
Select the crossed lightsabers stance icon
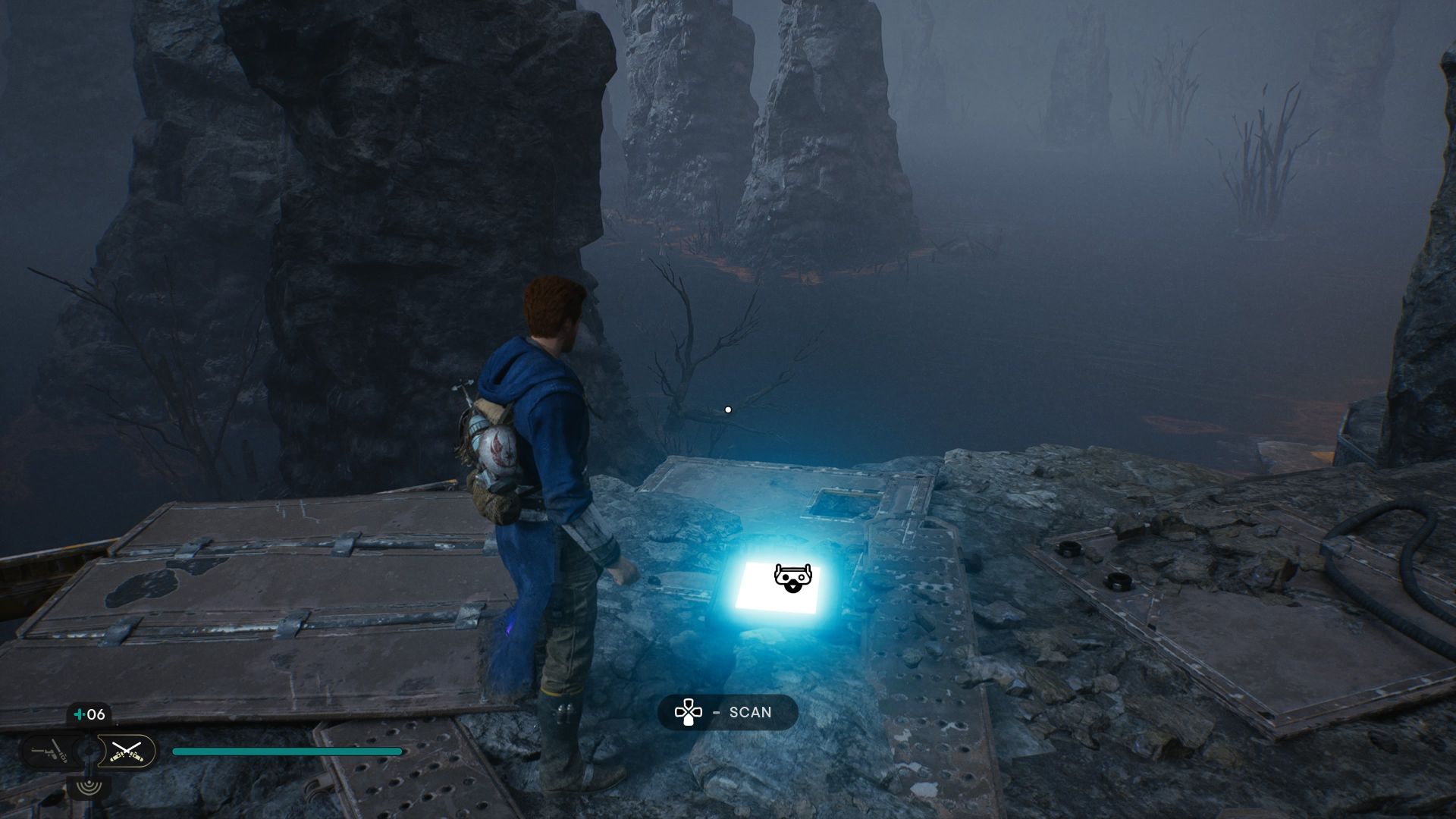click(x=126, y=752)
